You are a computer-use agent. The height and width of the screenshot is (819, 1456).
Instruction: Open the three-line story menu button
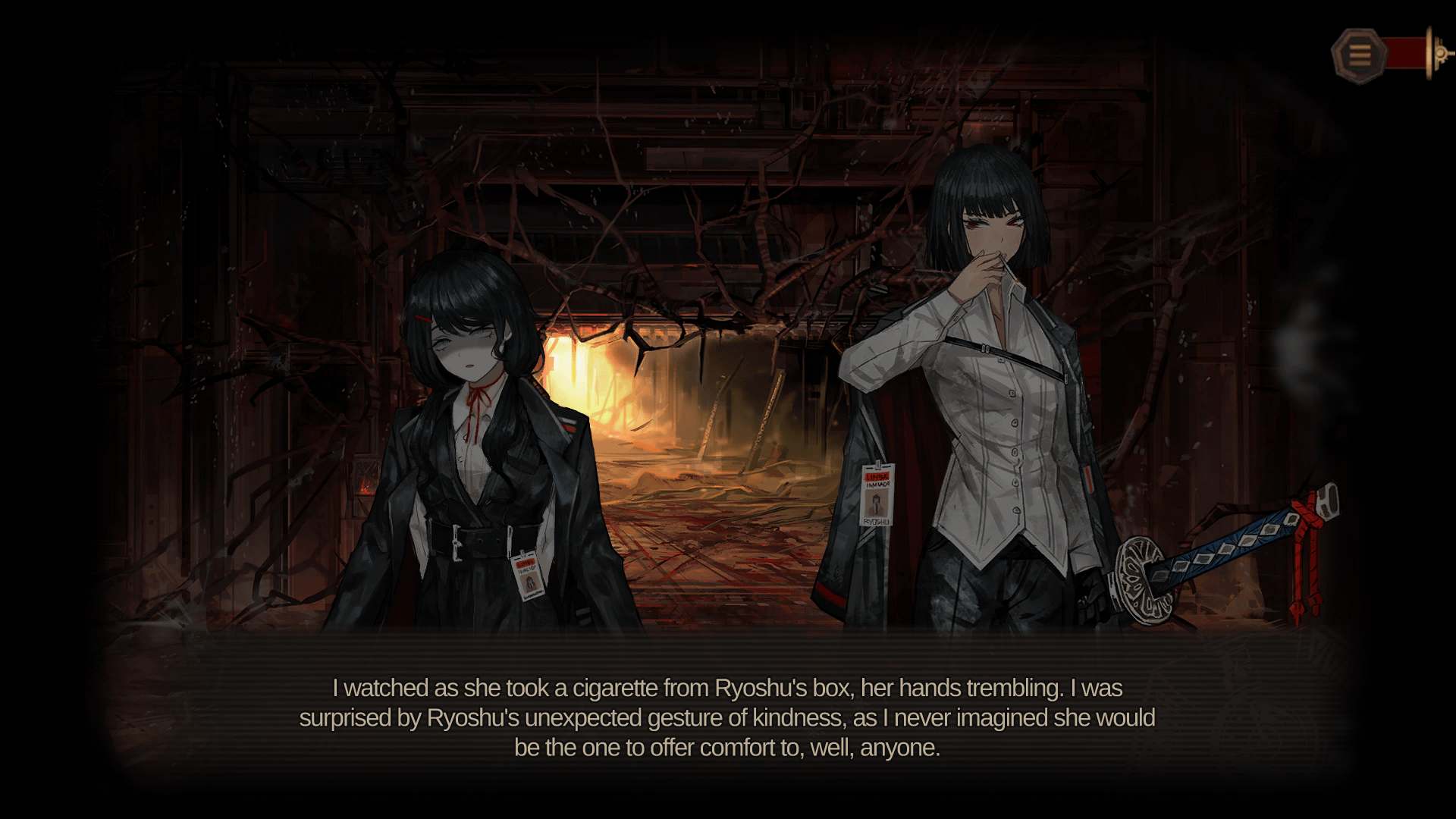pyautogui.click(x=1359, y=55)
